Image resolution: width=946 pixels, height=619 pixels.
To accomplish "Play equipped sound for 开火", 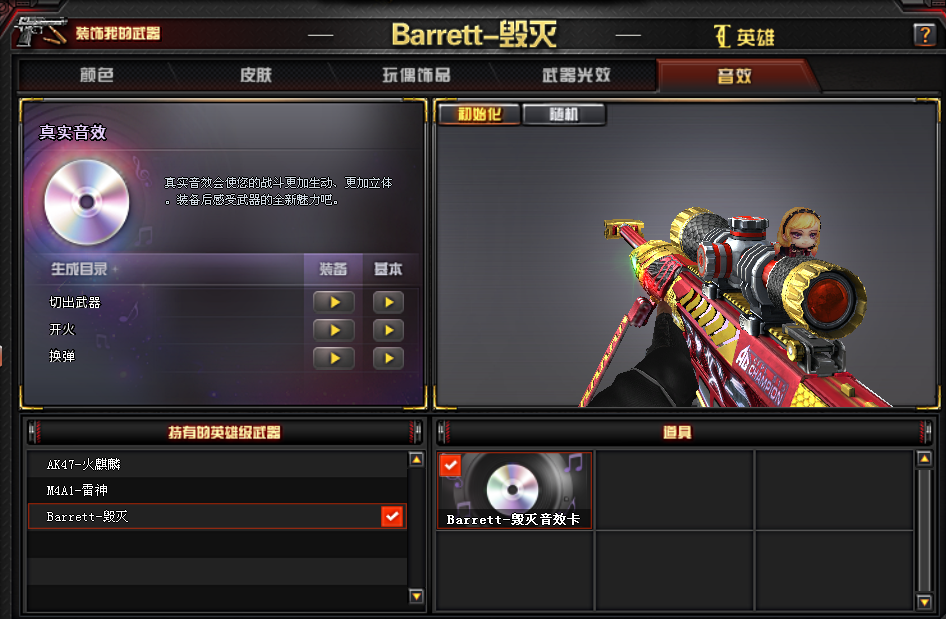I will (x=333, y=330).
